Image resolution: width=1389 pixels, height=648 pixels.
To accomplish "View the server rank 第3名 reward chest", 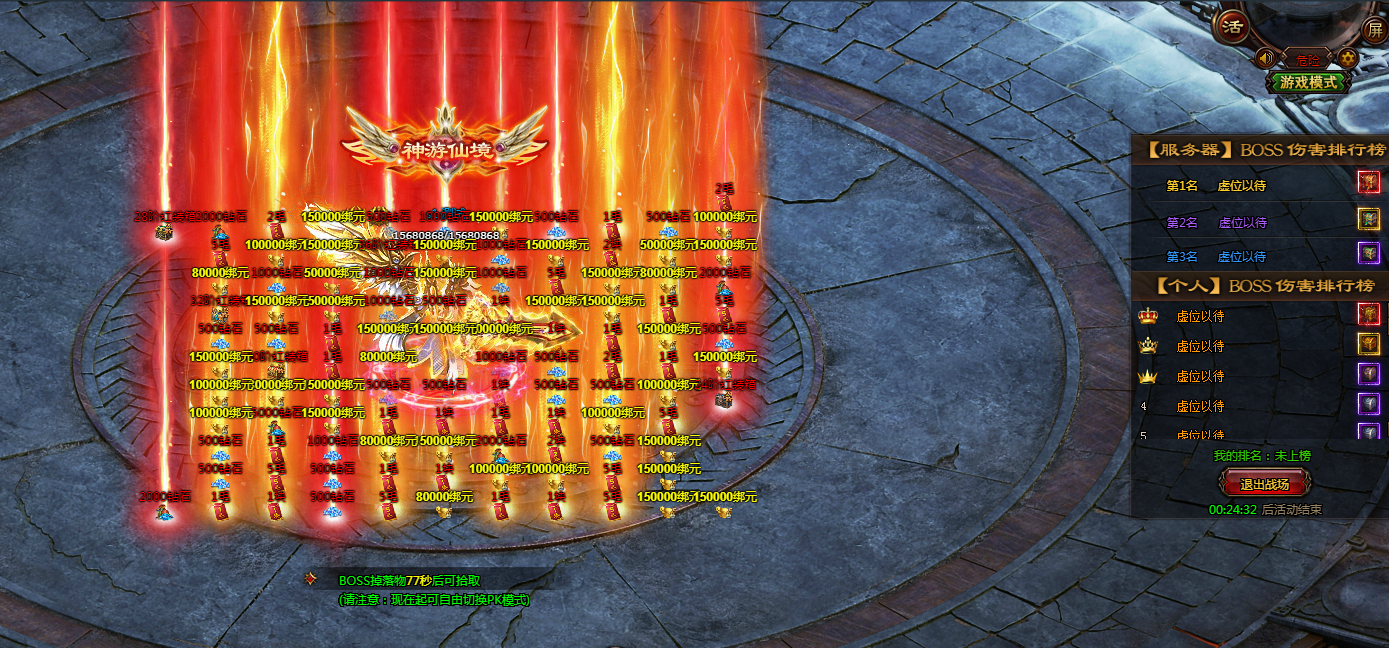I will [1368, 253].
